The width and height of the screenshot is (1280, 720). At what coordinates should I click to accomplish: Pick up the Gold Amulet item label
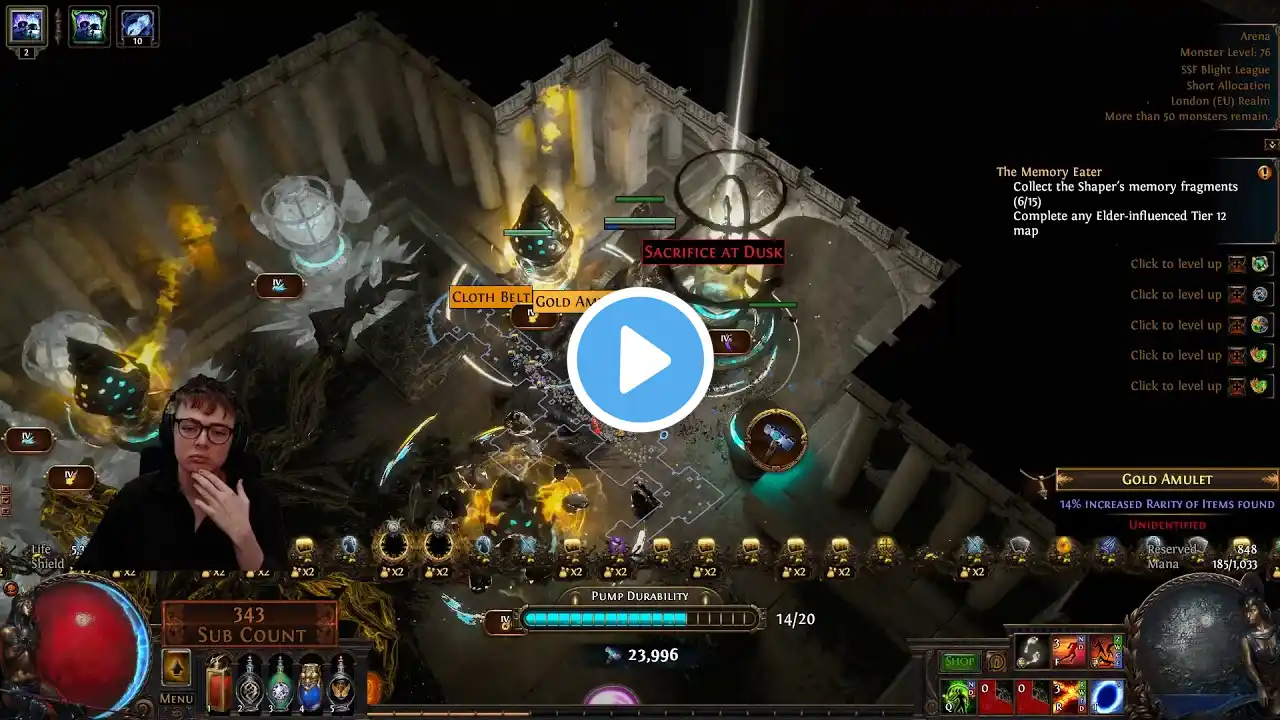[568, 301]
